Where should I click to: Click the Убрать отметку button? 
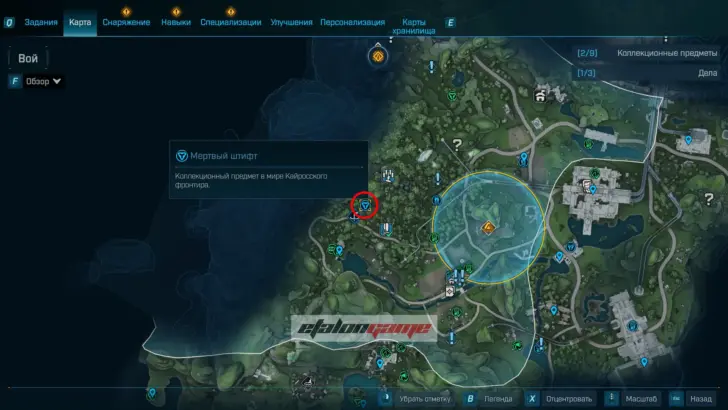coord(415,397)
